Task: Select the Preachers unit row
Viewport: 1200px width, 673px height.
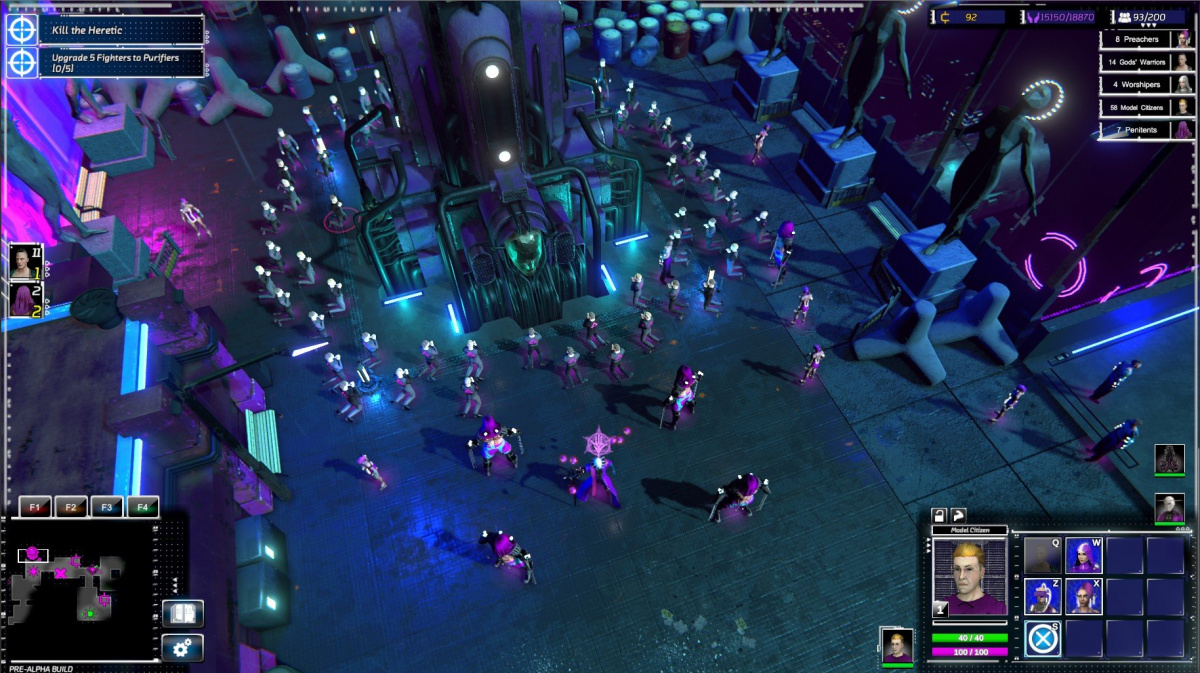Action: coord(1148,39)
